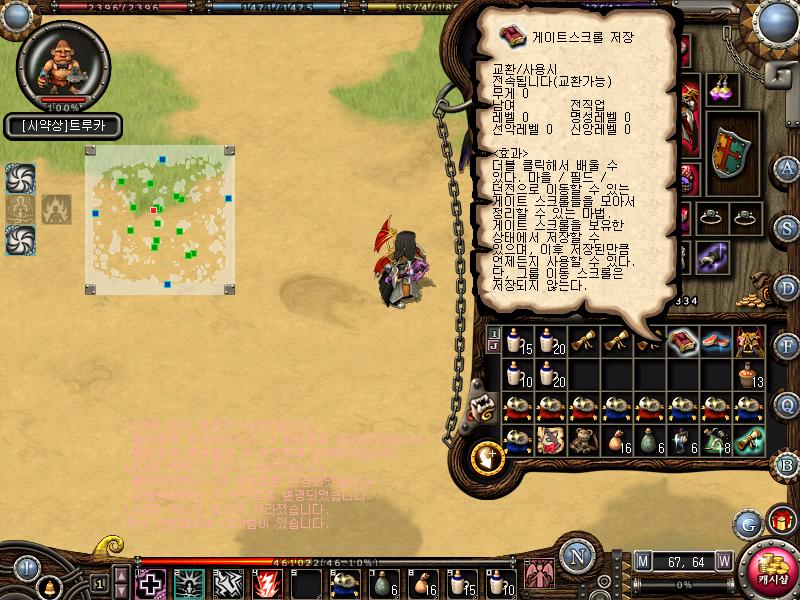The height and width of the screenshot is (600, 800).
Task: Click the equipped cross shield slot
Action: (731, 151)
